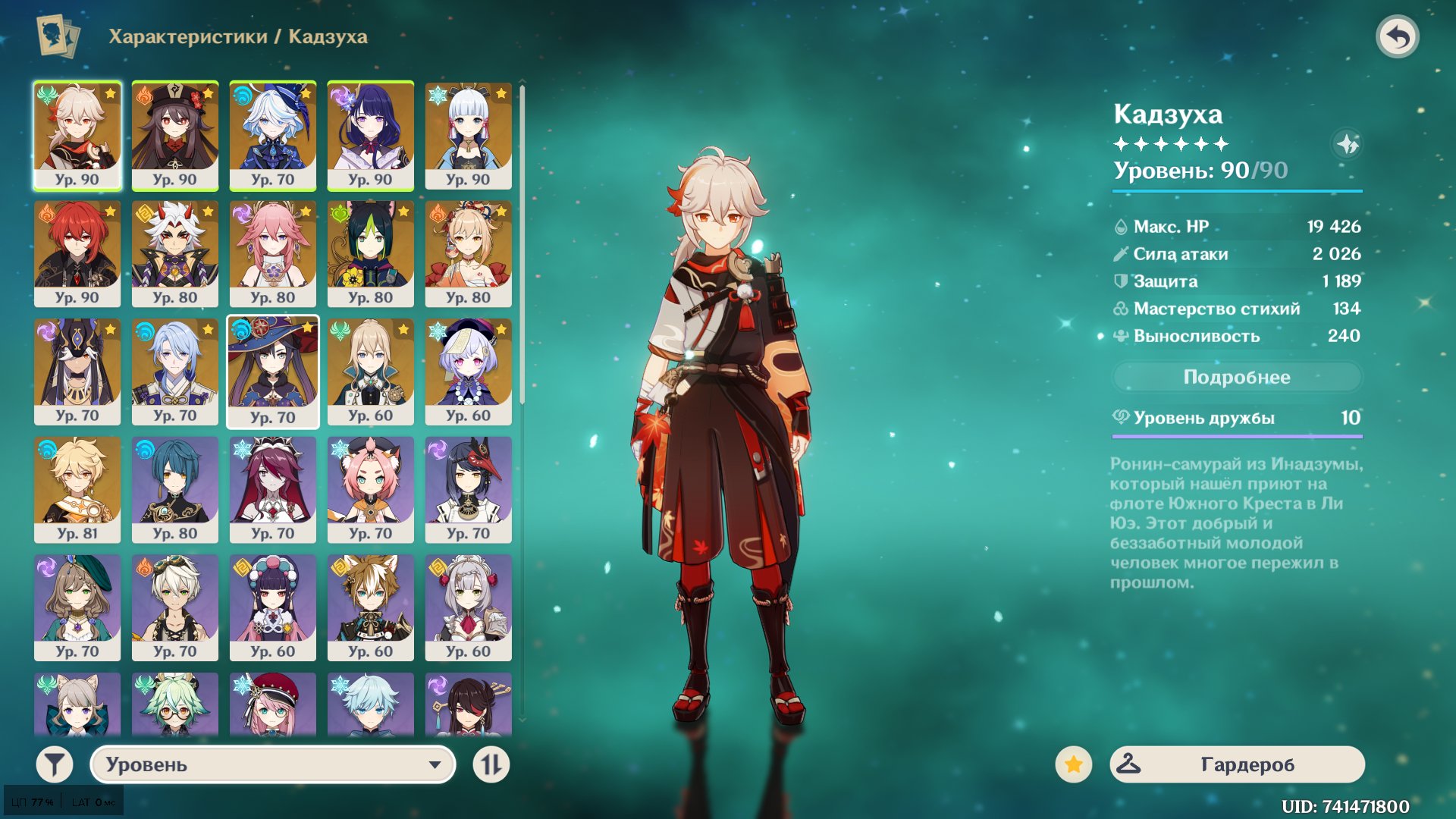
Task: Pick Tighnari's character portrait
Action: (370, 253)
